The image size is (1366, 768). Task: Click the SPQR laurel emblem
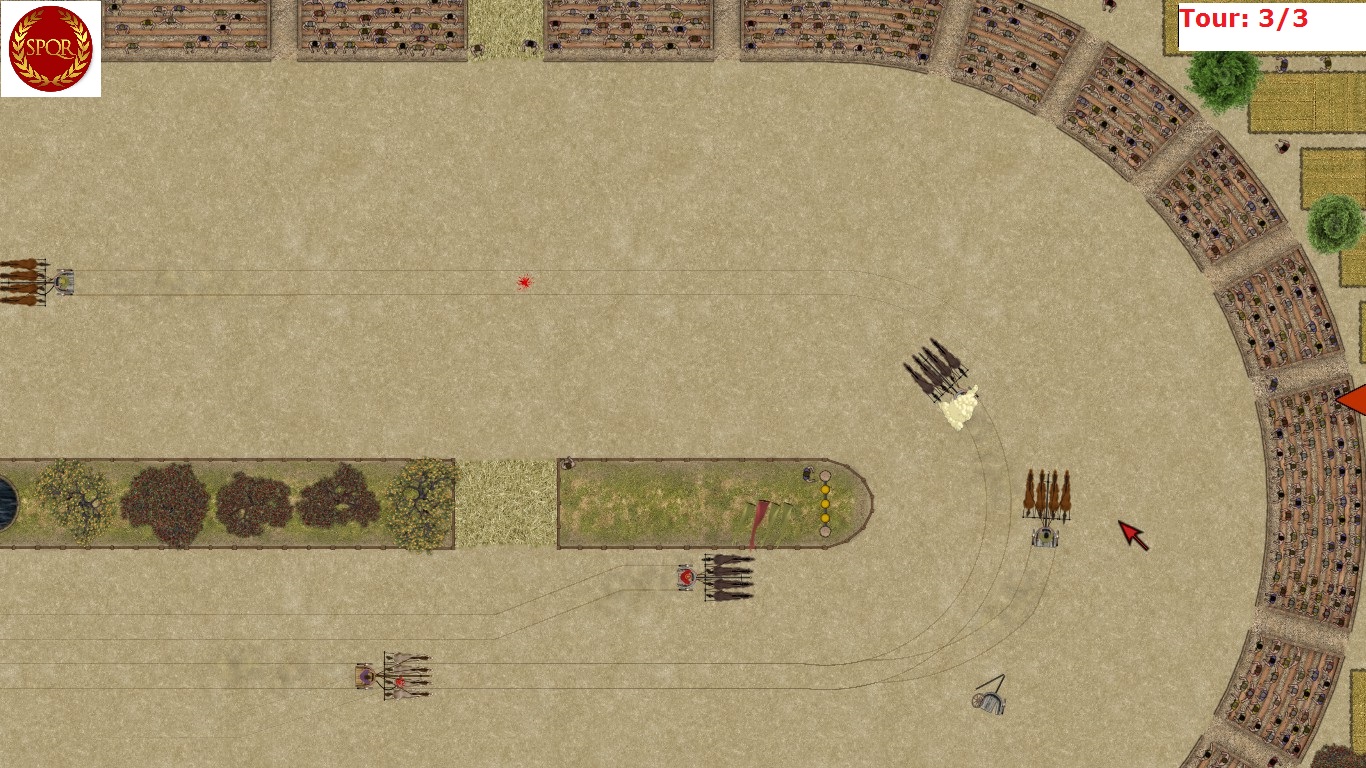pos(50,48)
